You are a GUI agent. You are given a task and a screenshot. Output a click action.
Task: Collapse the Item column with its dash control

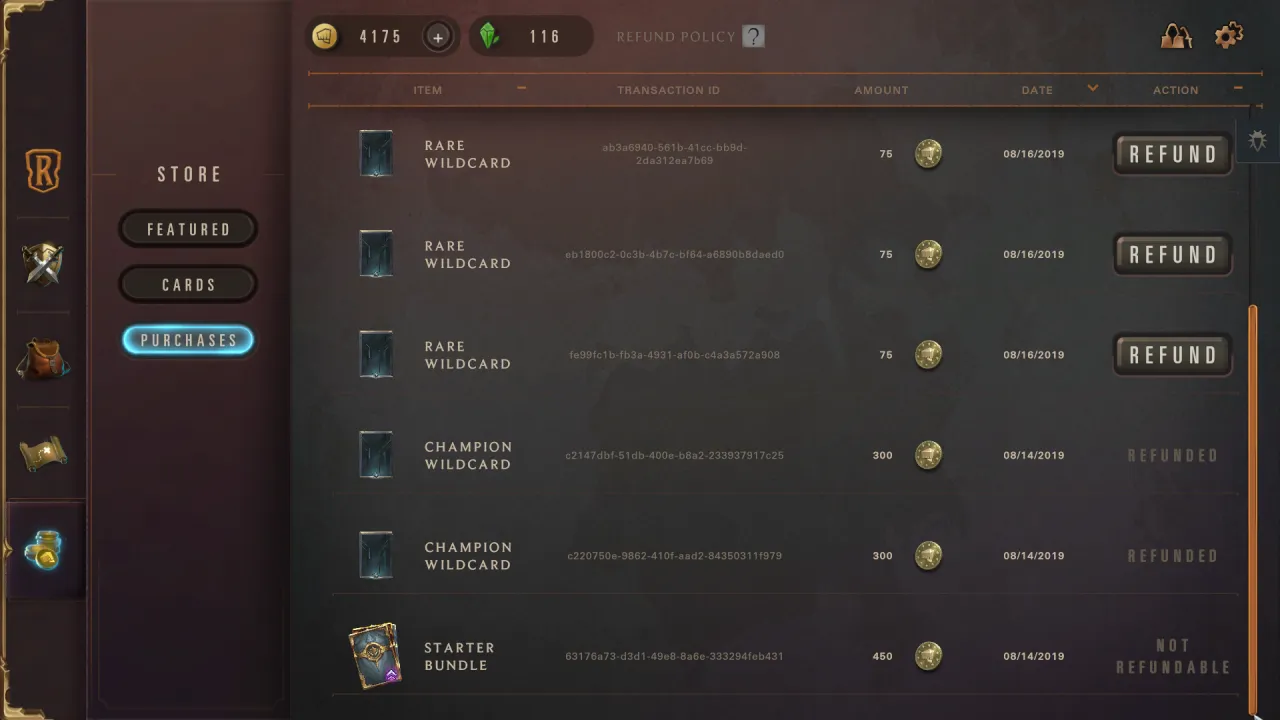coord(520,88)
